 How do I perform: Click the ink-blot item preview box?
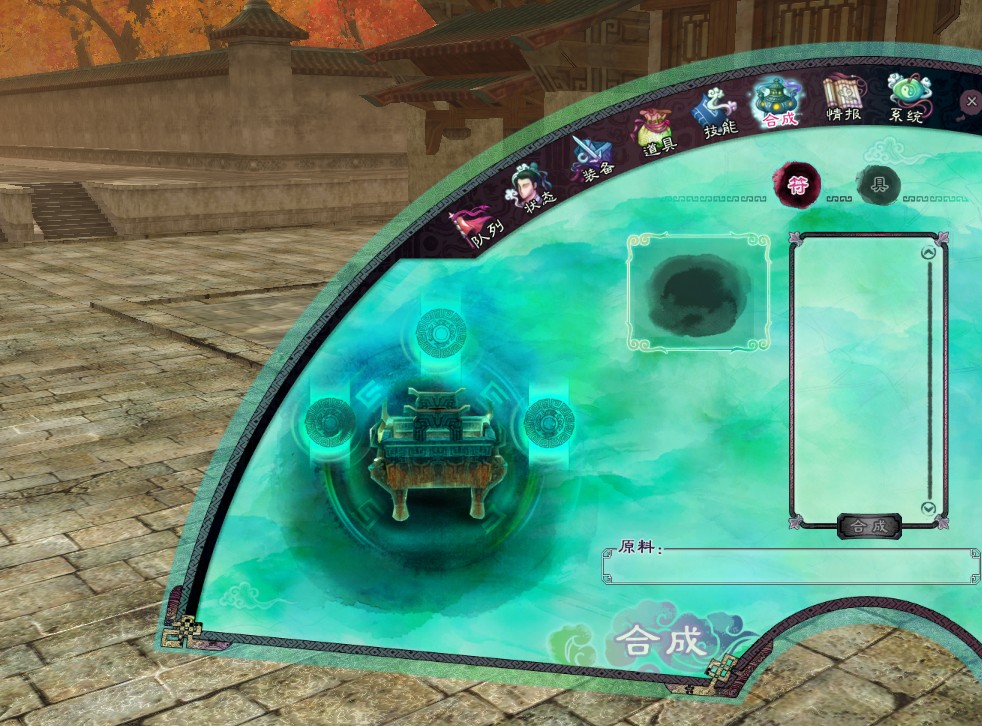coord(699,292)
